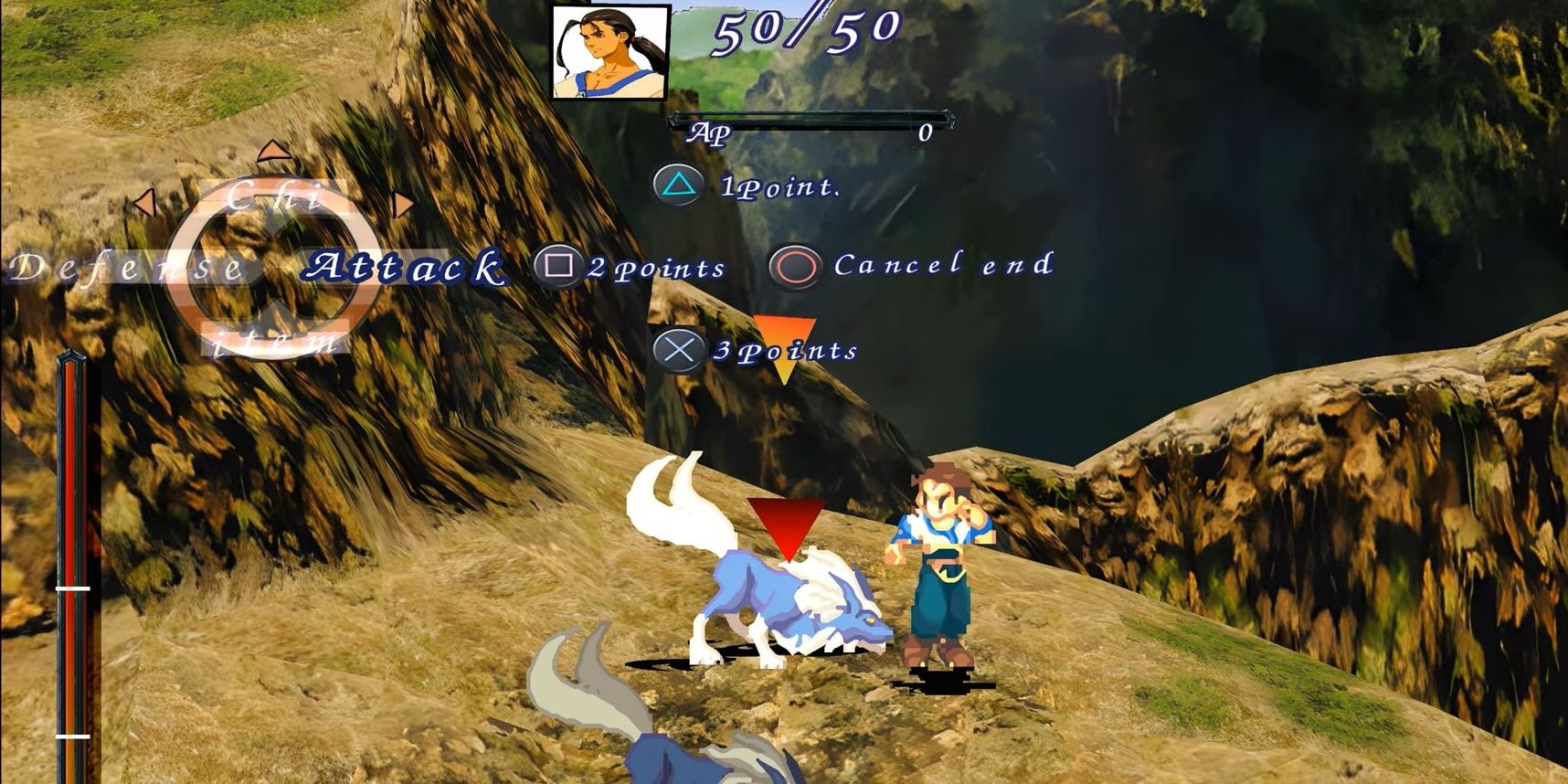Viewport: 1568px width, 784px height.
Task: Switch to the Attack command
Action: pos(405,267)
